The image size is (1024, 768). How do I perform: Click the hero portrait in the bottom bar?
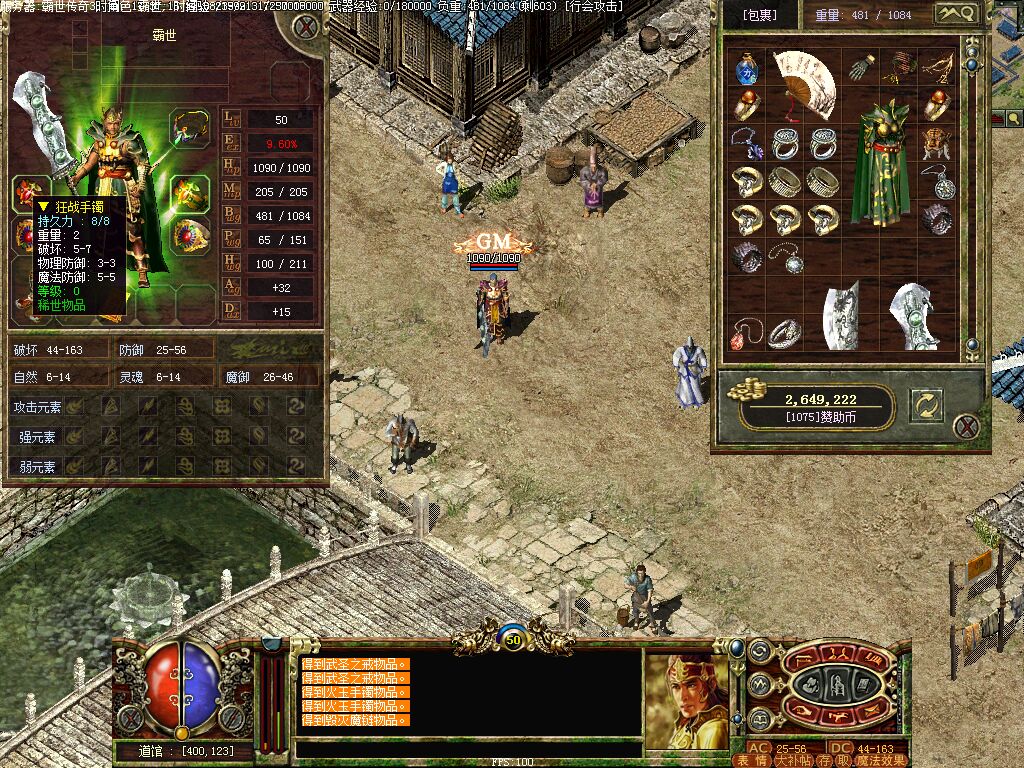coord(686,701)
